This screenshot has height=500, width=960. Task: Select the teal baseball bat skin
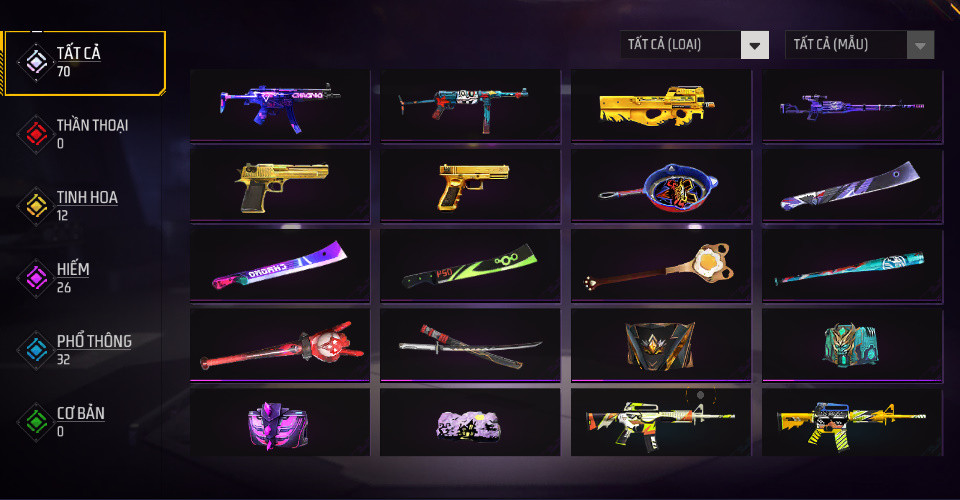pos(851,265)
